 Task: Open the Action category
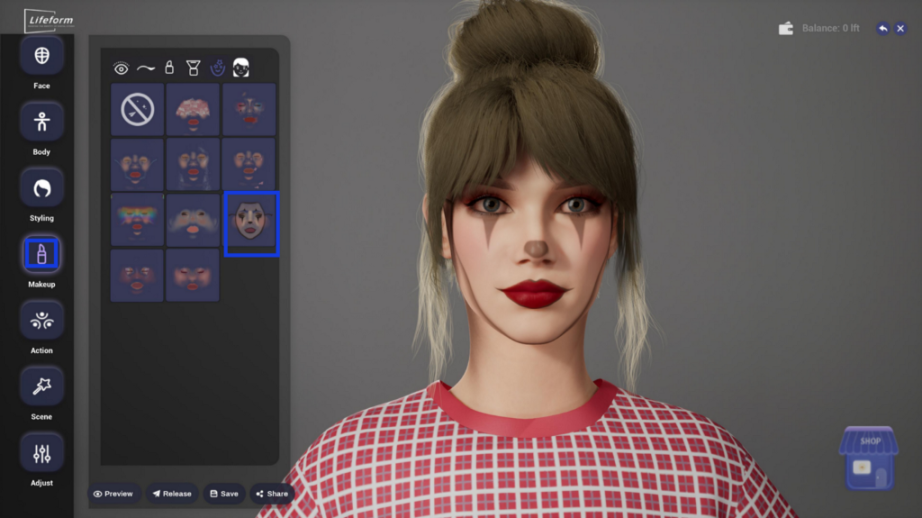pyautogui.click(x=42, y=320)
